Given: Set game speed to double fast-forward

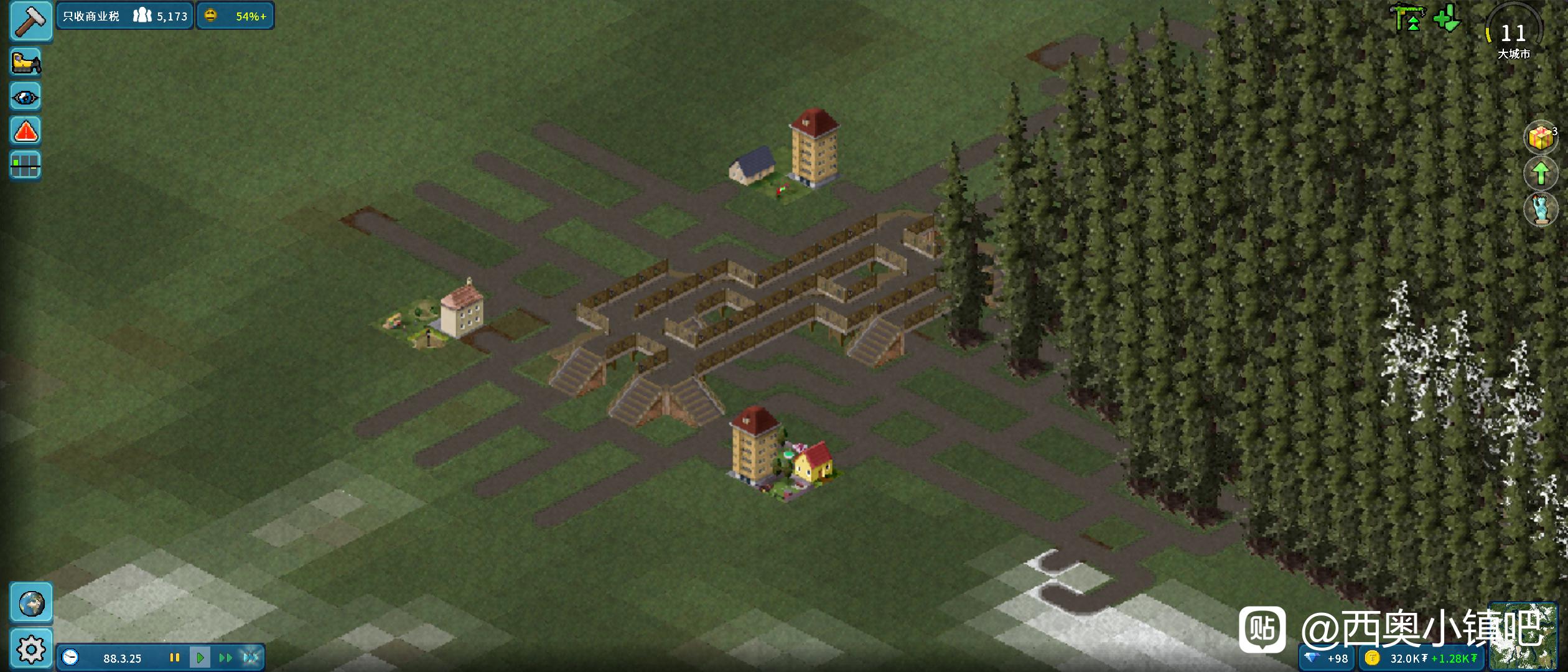Looking at the screenshot, I should point(225,658).
